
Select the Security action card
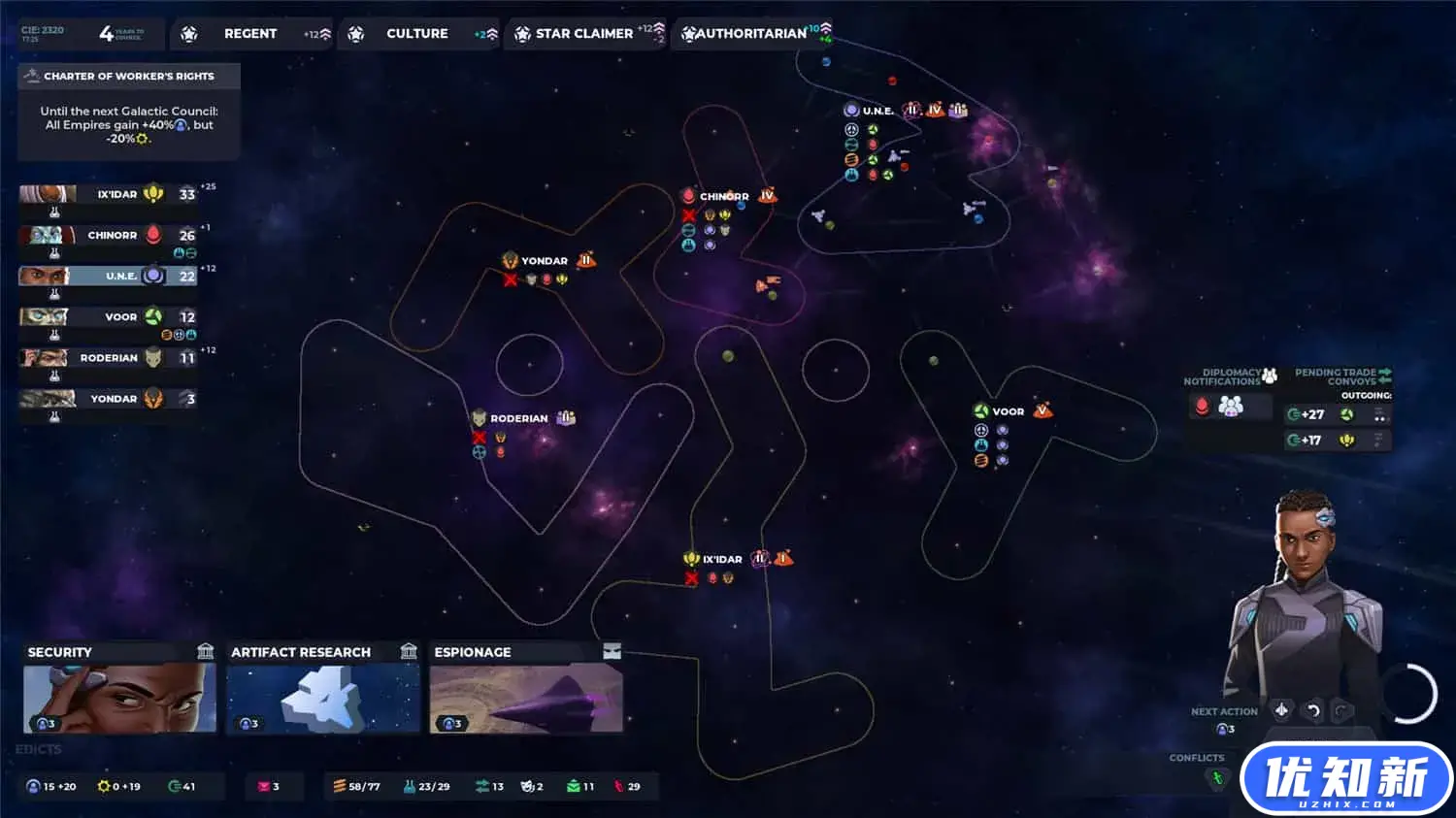[x=118, y=687]
